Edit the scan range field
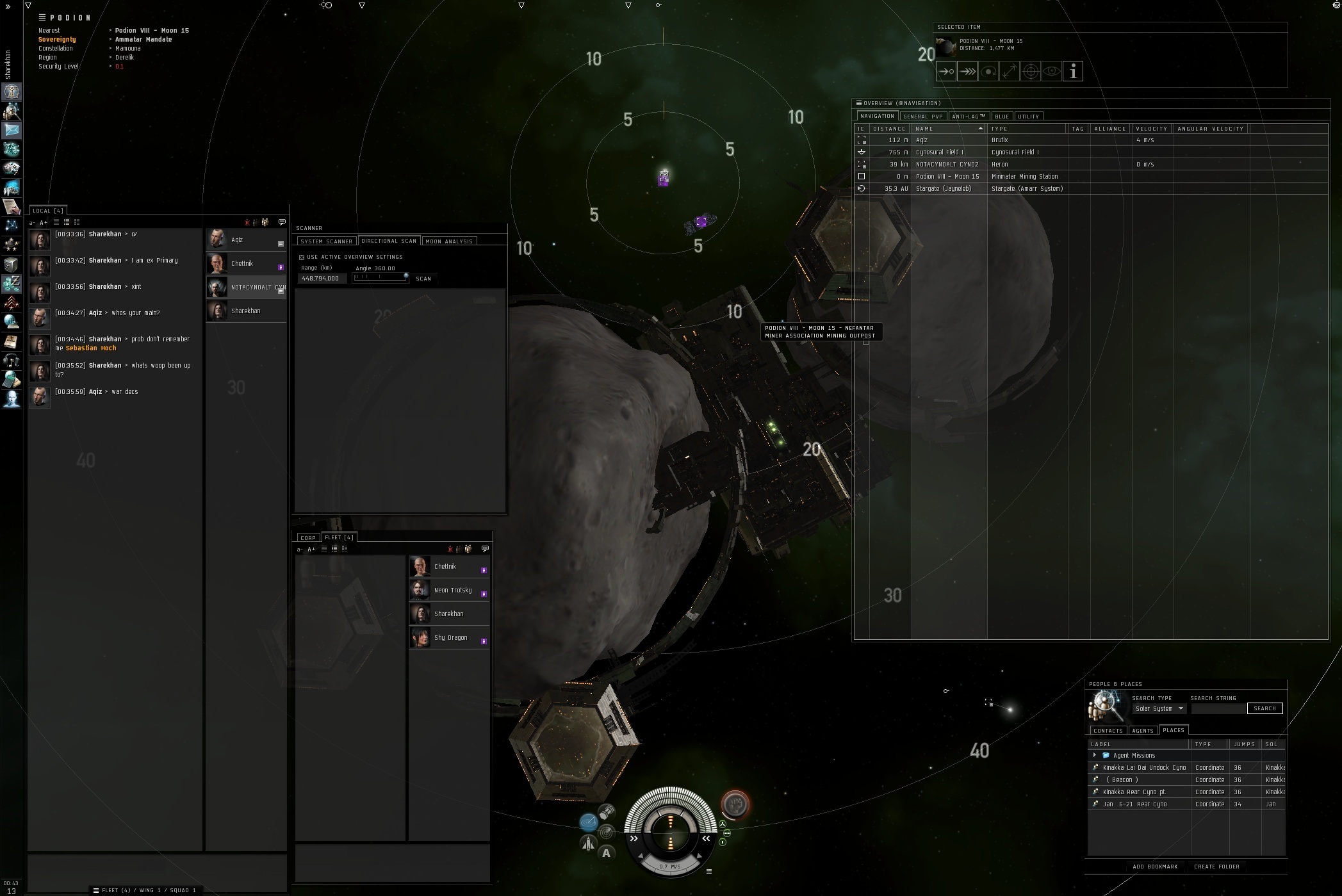Screen dimensions: 1342x896 click(322, 279)
